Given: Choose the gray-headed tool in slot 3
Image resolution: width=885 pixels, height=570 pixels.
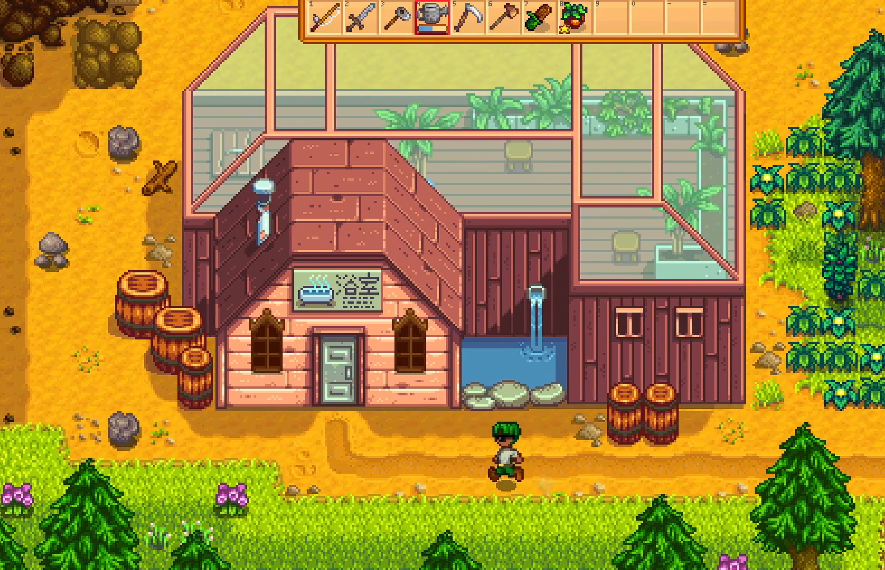Looking at the screenshot, I should point(396,18).
